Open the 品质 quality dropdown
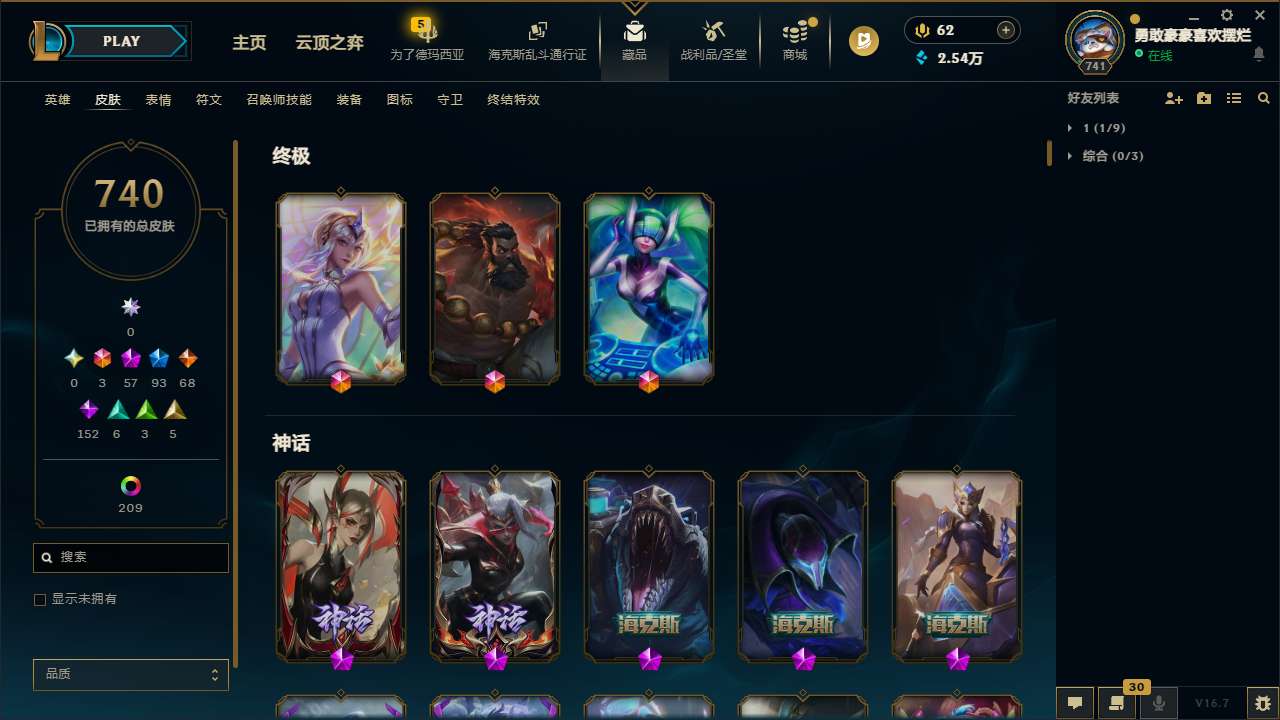Screen dimensions: 1280x720 point(130,674)
